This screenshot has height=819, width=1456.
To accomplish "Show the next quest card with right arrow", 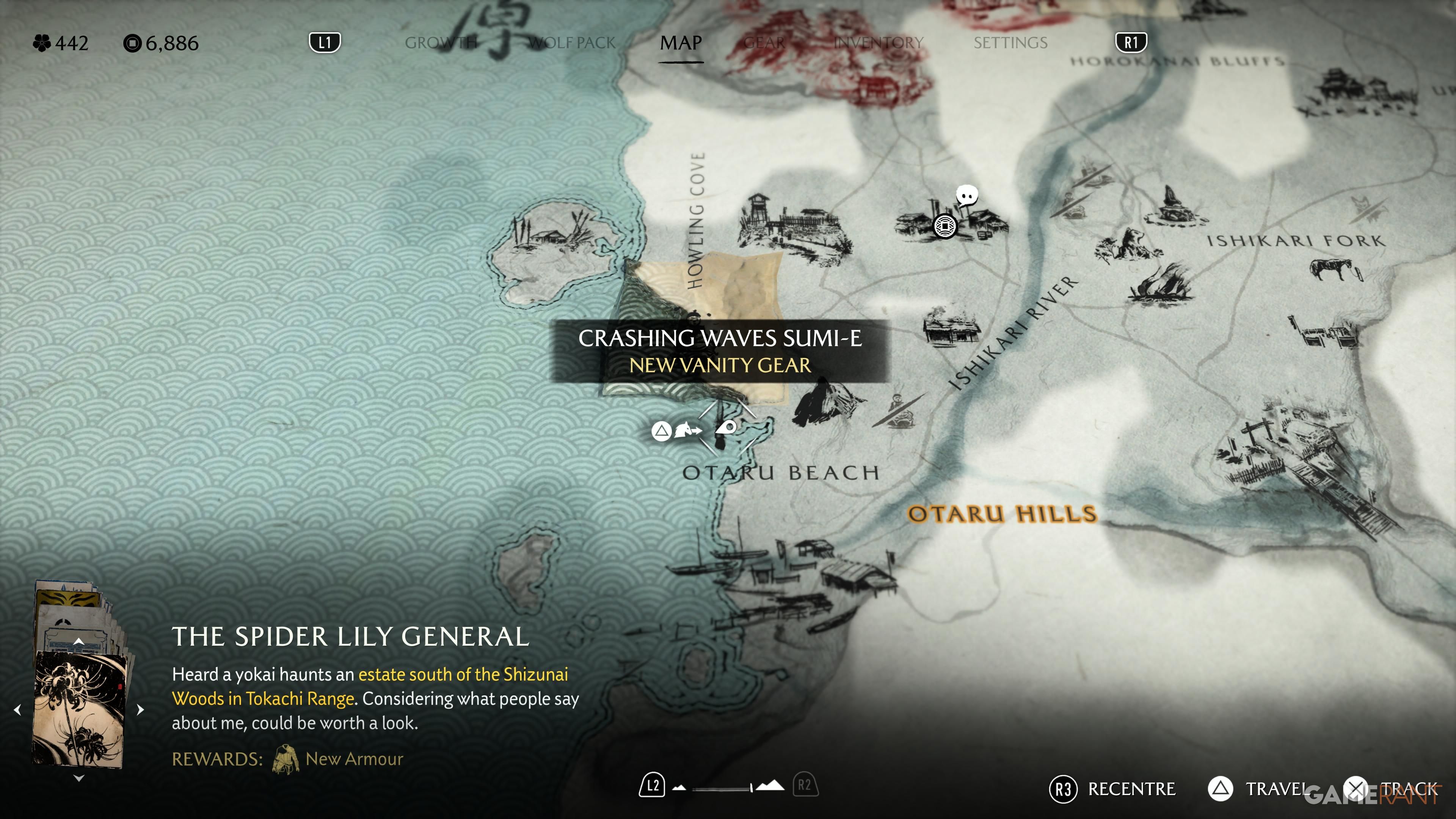I will click(141, 709).
